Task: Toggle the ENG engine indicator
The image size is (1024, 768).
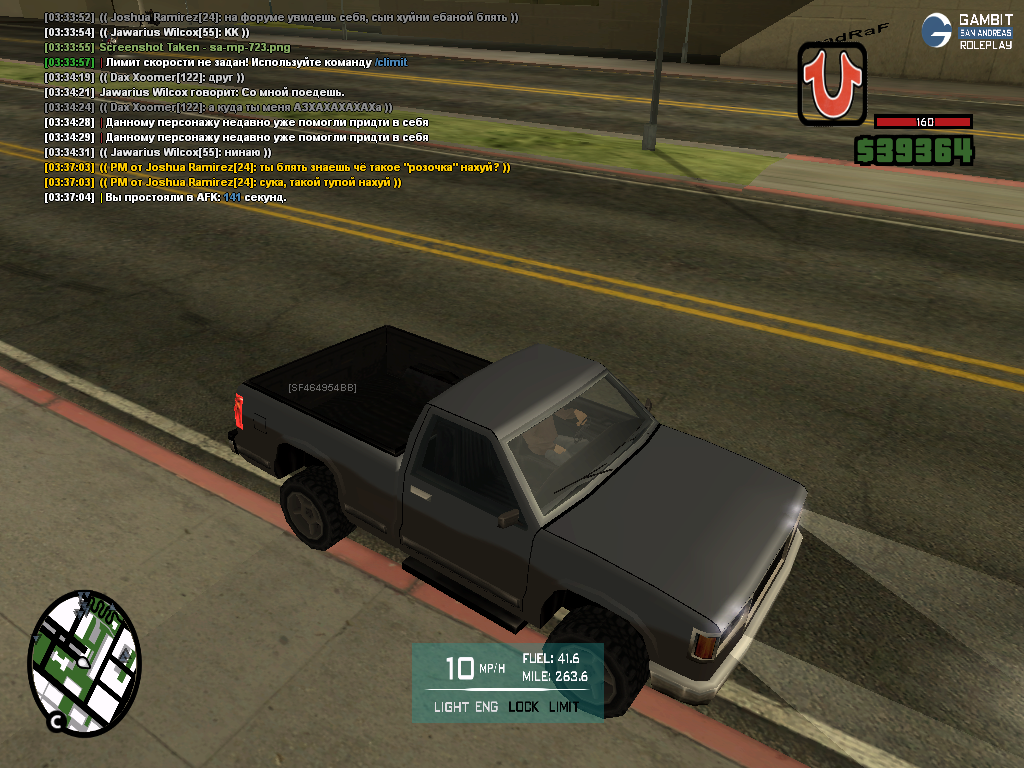Action: point(486,707)
